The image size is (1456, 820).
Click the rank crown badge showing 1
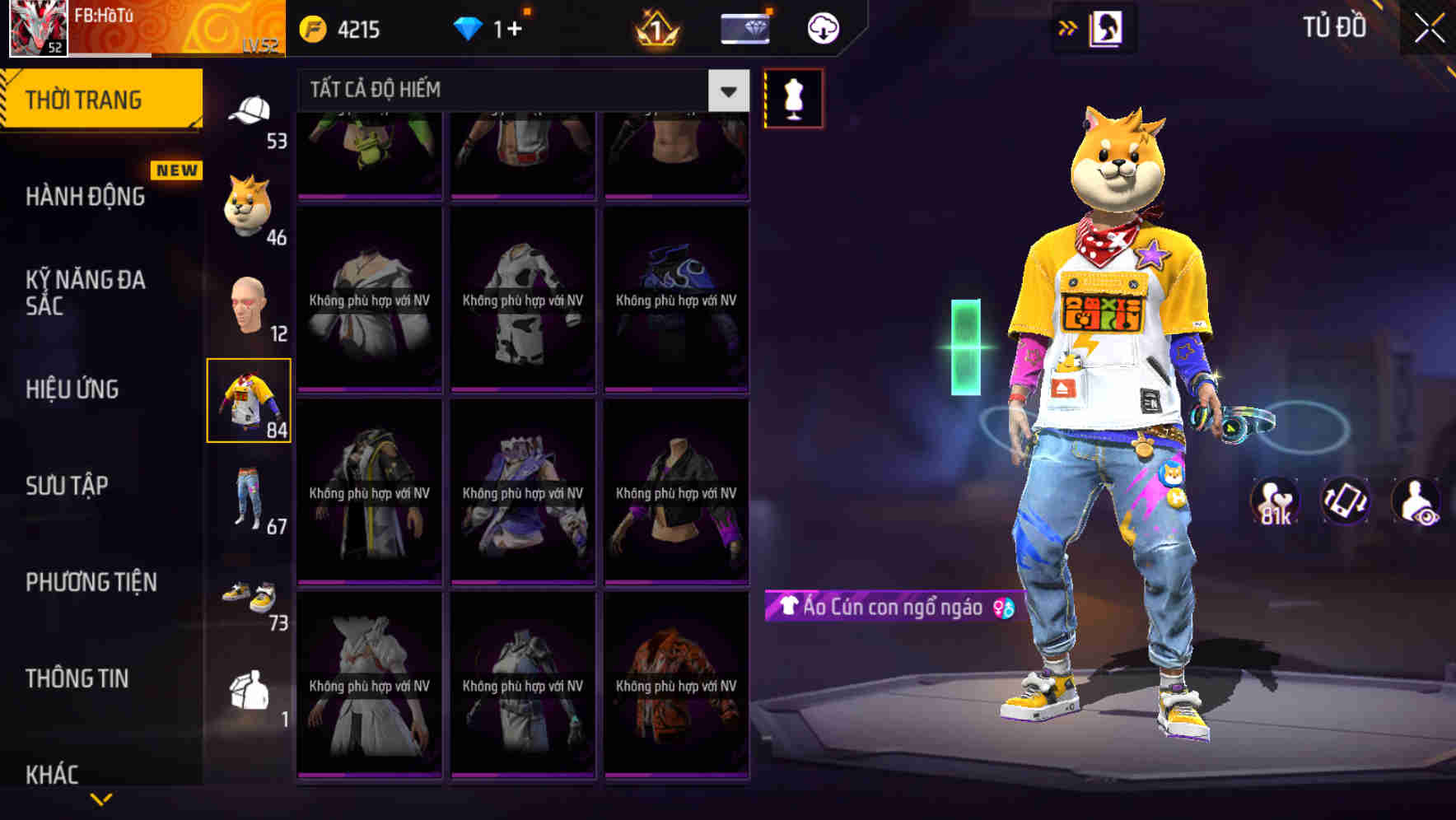pos(653,27)
